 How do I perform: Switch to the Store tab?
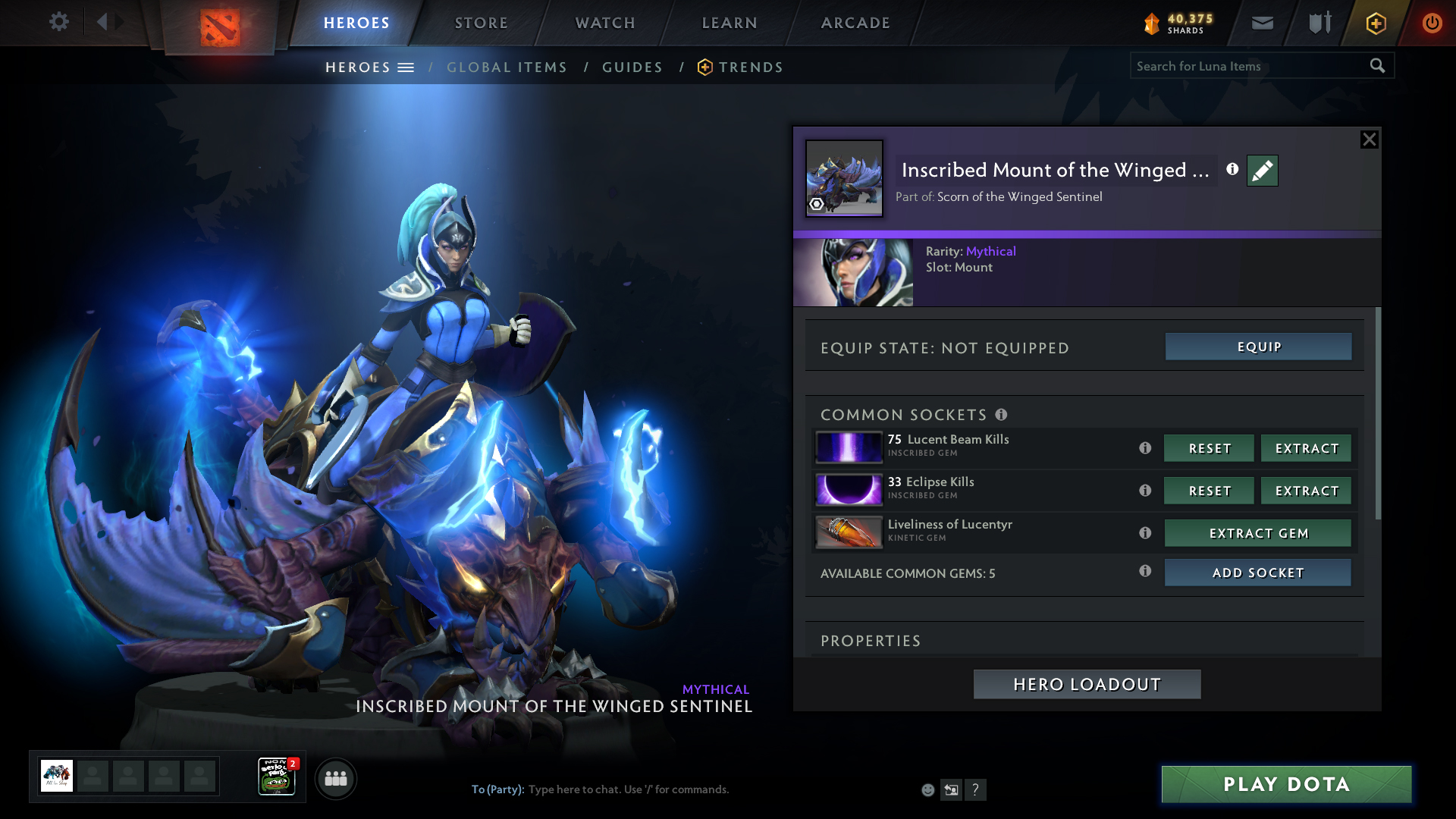coord(481,23)
